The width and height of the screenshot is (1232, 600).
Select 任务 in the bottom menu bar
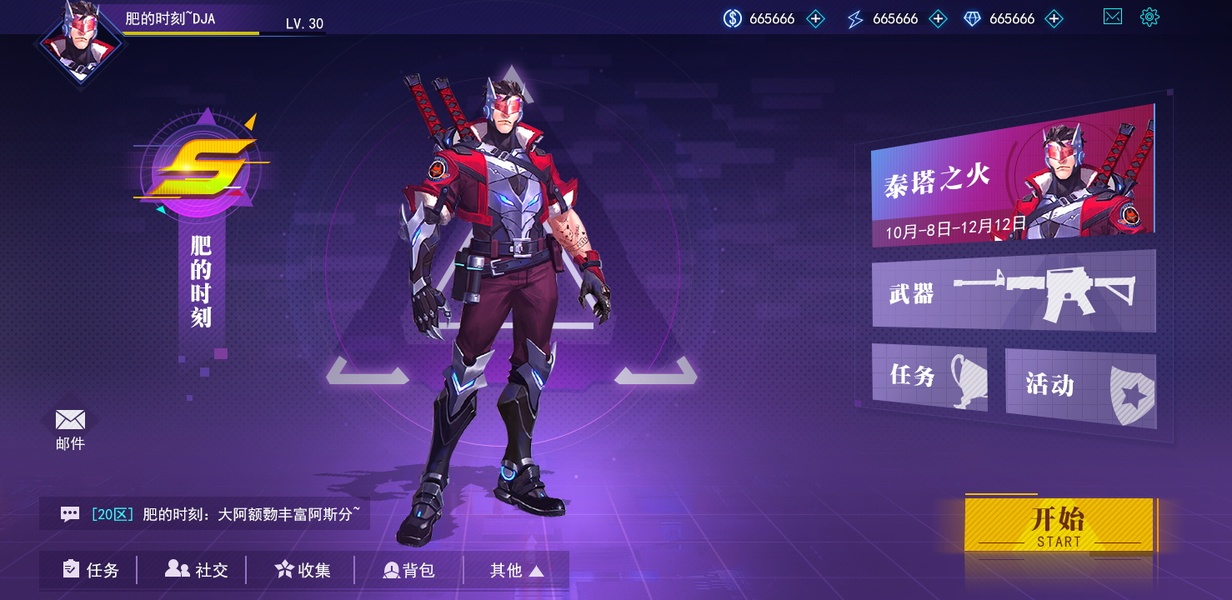tap(91, 570)
